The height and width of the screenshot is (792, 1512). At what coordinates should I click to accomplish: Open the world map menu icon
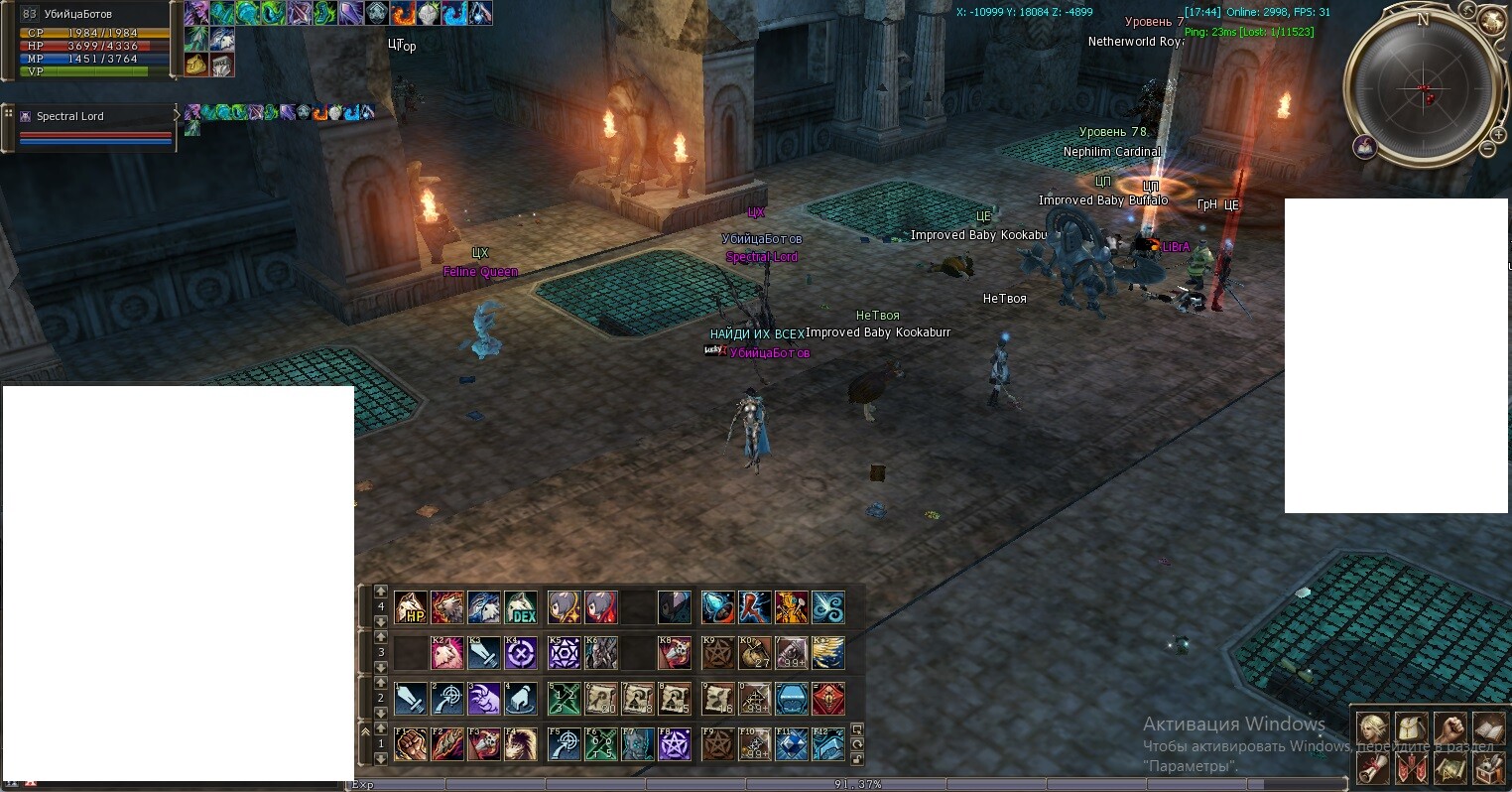coord(1449,766)
